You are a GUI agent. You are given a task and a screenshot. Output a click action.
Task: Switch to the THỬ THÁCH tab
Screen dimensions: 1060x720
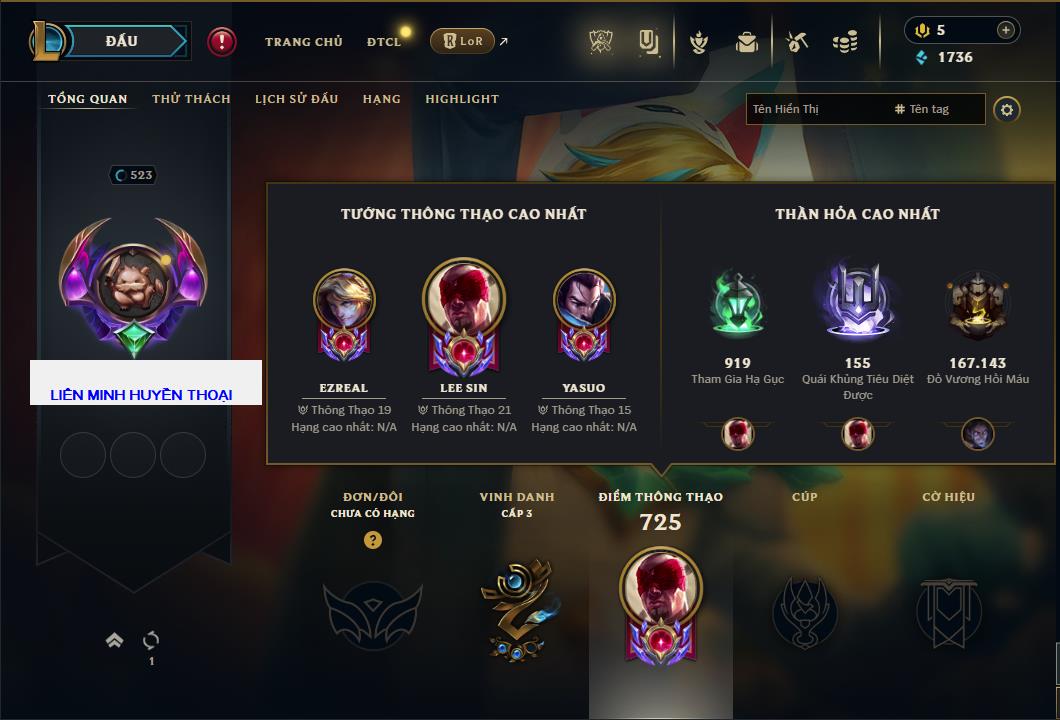click(191, 99)
